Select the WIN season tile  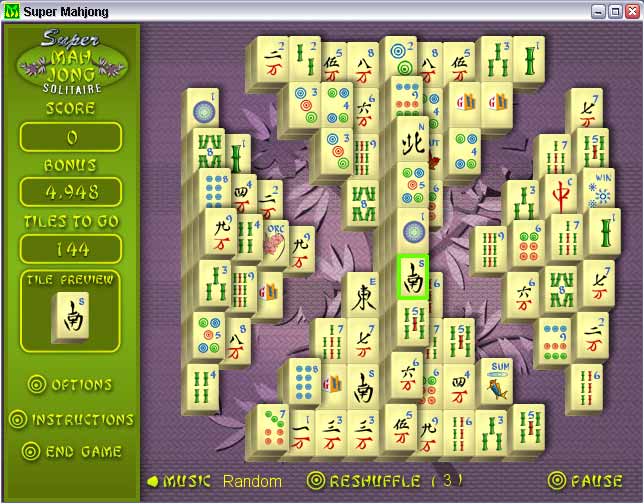tap(602, 188)
